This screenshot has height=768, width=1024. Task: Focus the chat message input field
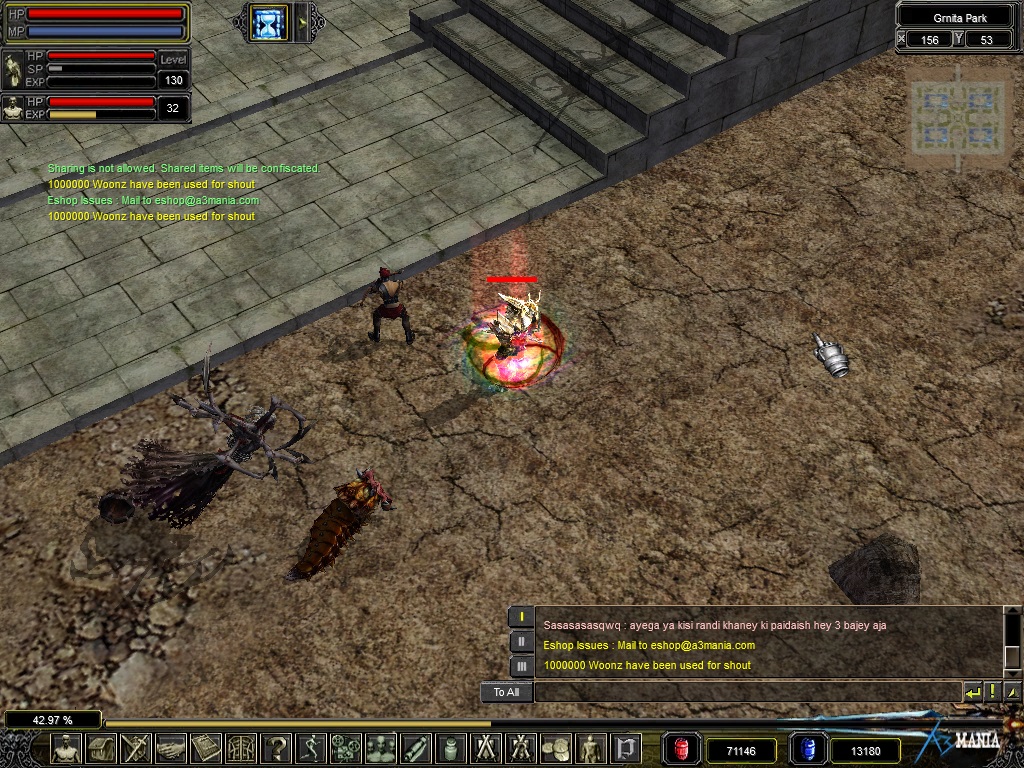745,692
